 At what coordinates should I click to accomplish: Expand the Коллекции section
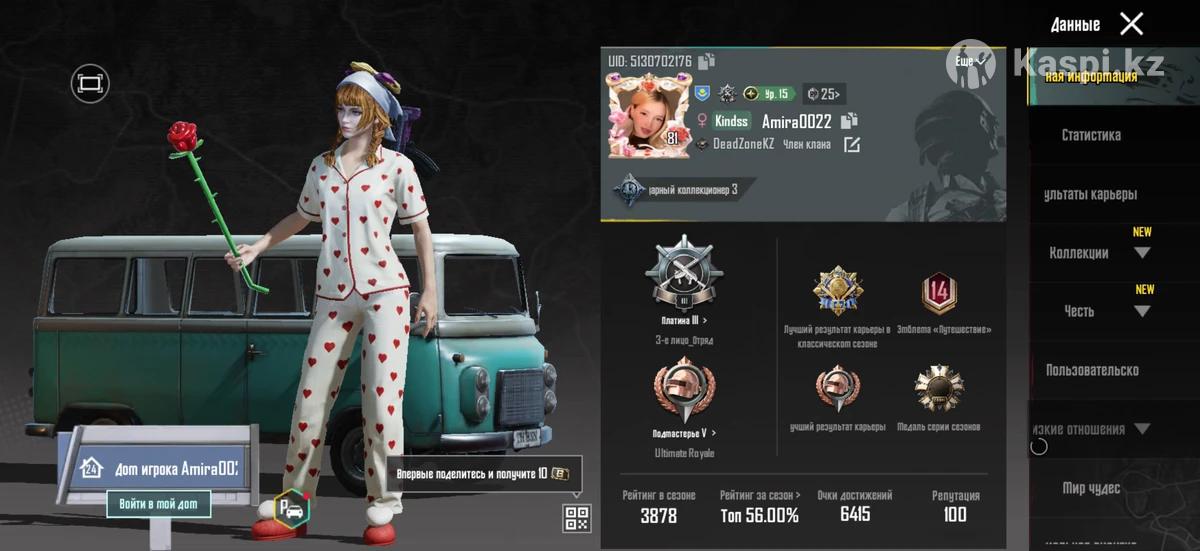(x=1141, y=253)
